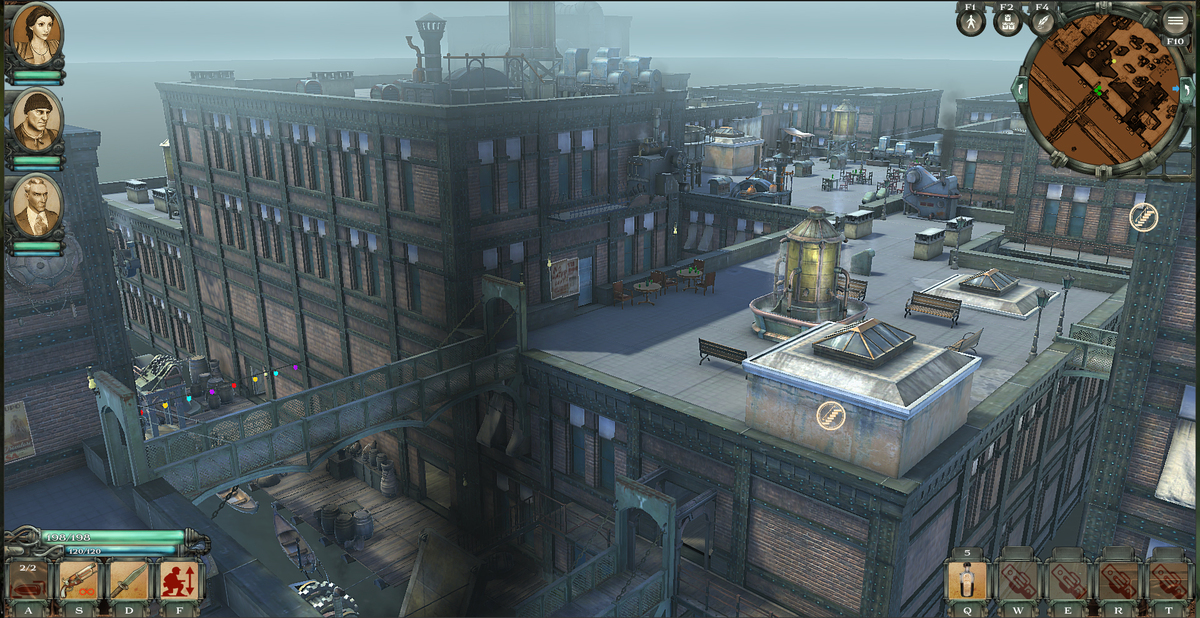Image resolution: width=1200 pixels, height=618 pixels.
Task: Select the dark-haired woman's portrait
Action: click(x=37, y=34)
